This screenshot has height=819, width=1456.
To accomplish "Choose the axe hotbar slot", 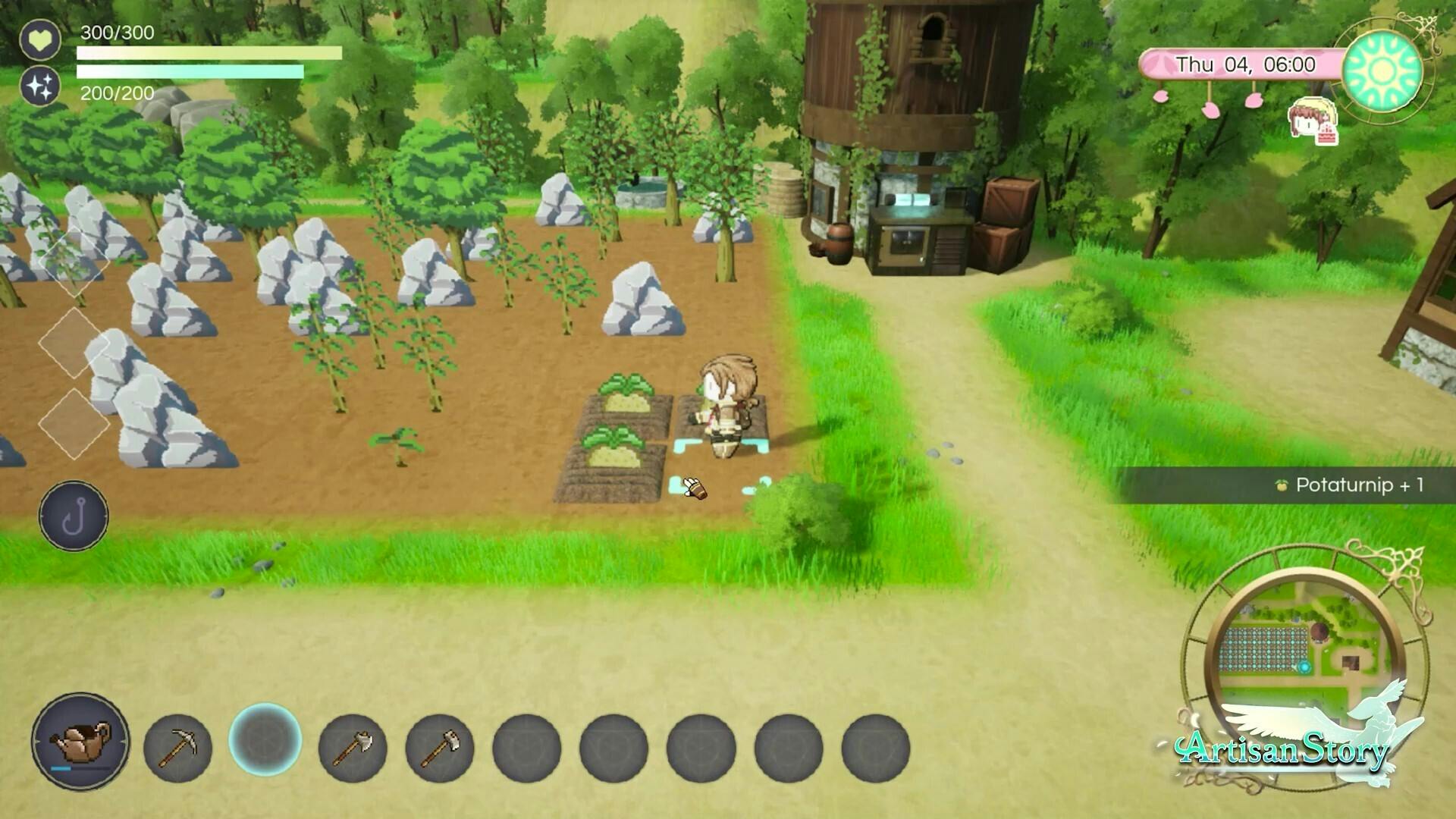I will (x=353, y=748).
